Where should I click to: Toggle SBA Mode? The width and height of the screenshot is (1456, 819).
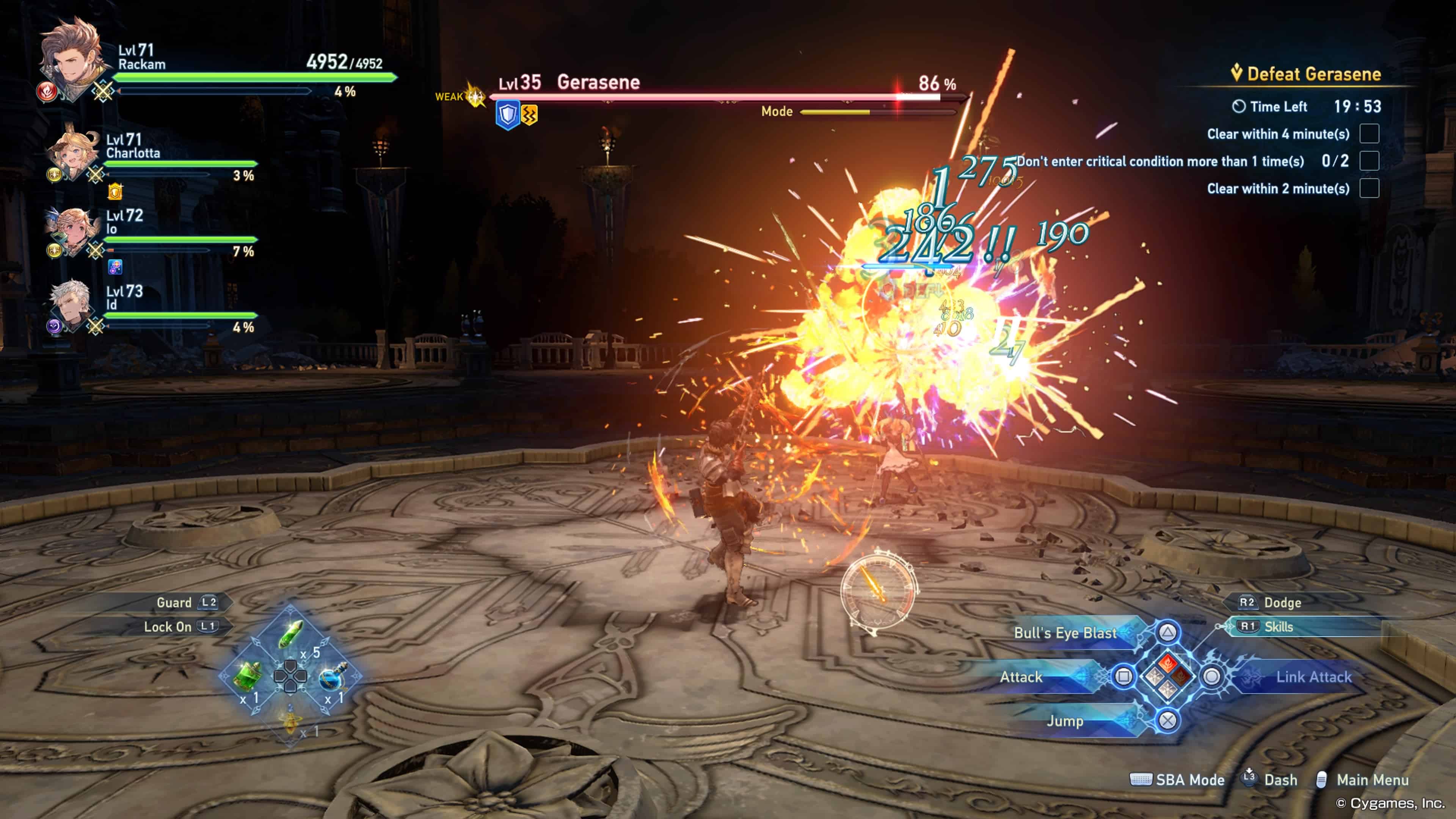tap(1189, 780)
